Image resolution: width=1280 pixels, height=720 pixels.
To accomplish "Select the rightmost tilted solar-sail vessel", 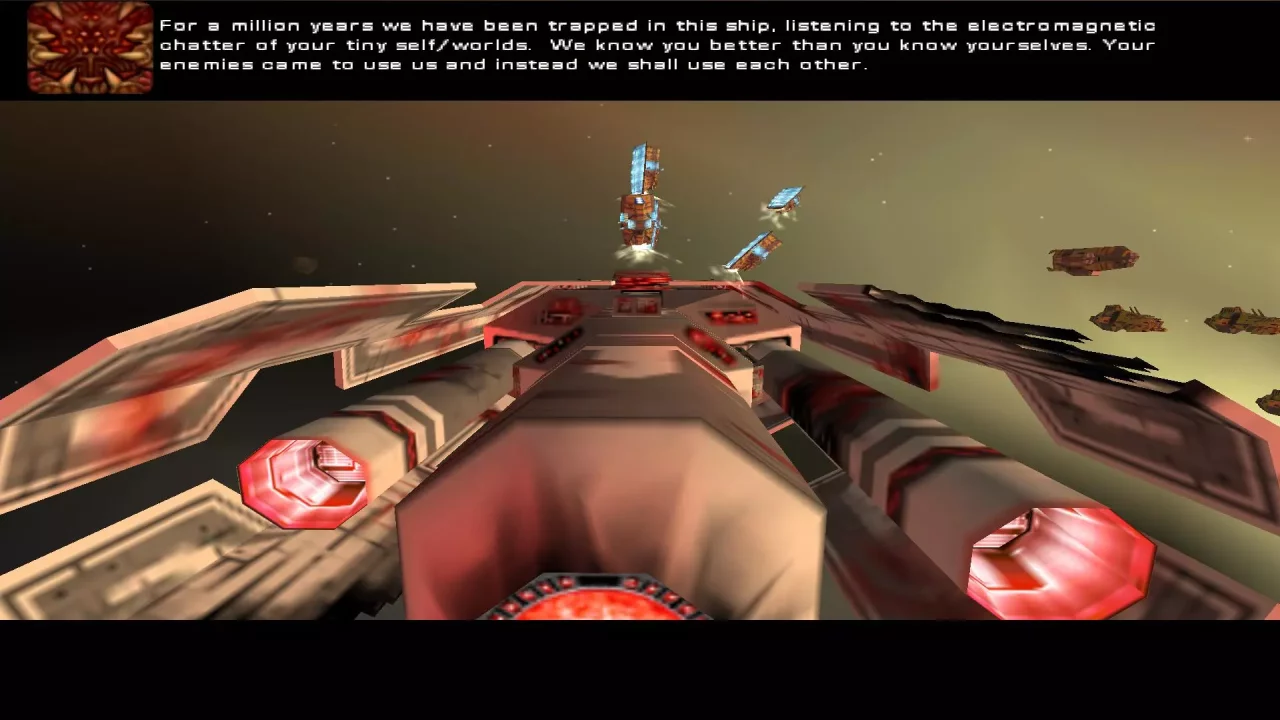I will pyautogui.click(x=786, y=200).
